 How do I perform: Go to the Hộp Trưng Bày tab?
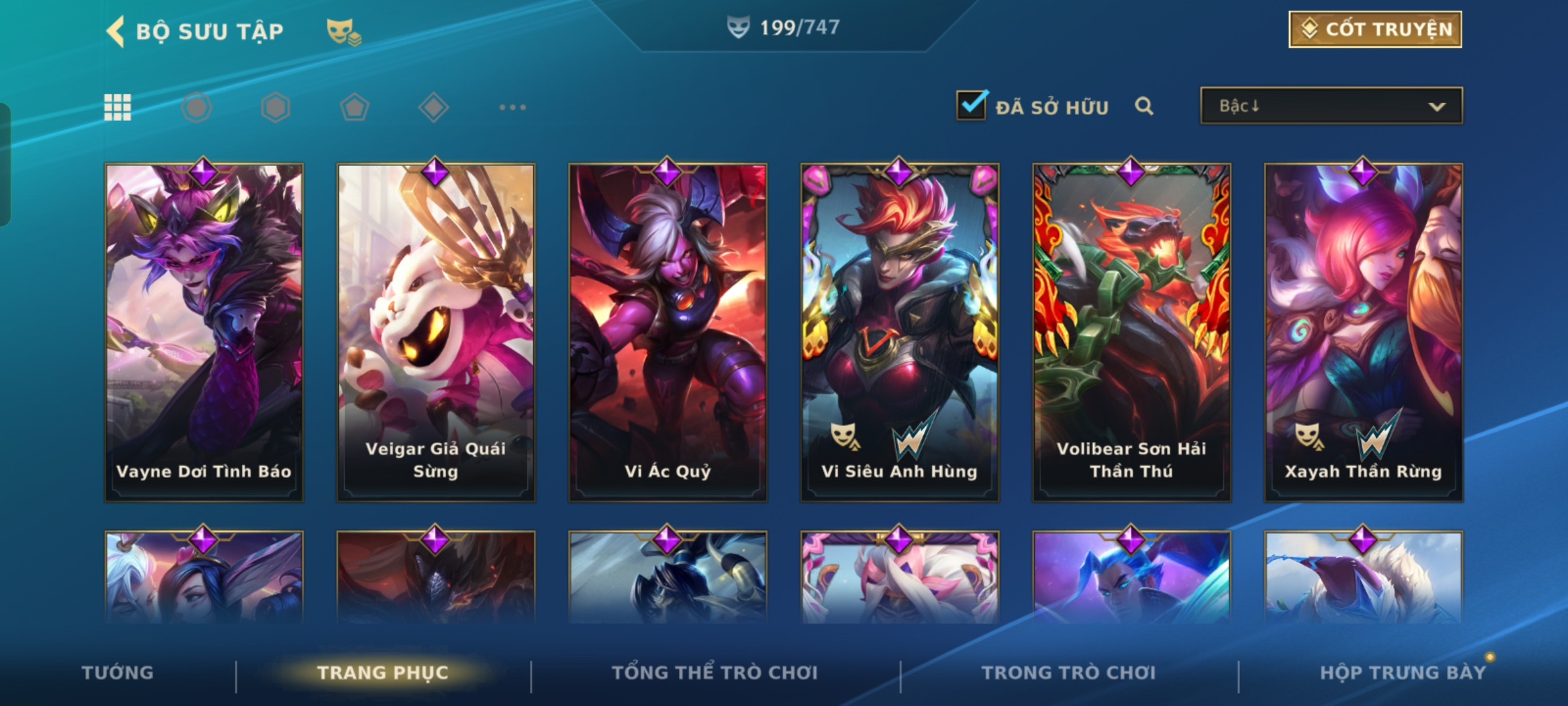1403,673
